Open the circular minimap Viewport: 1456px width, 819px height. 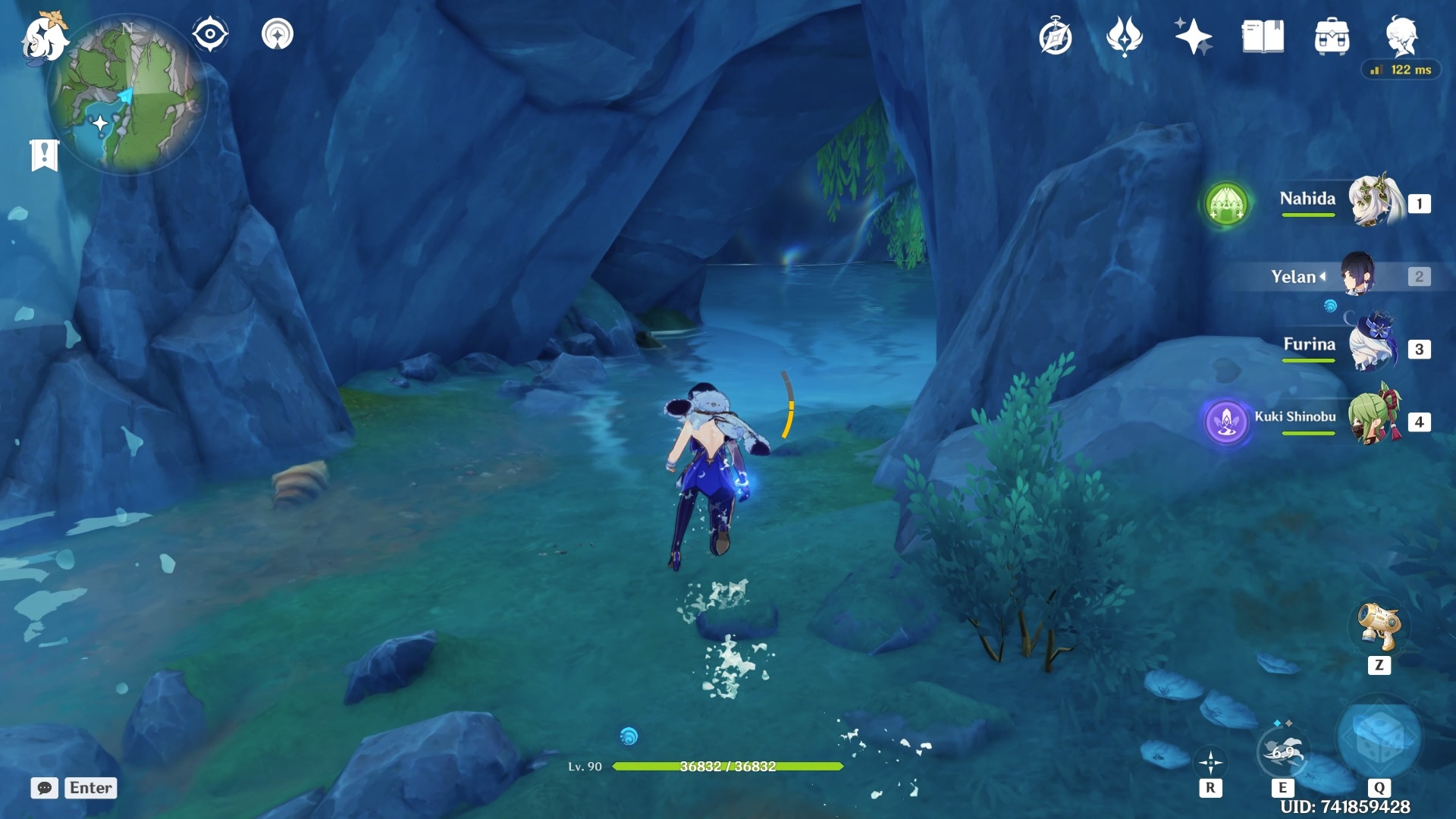click(127, 96)
